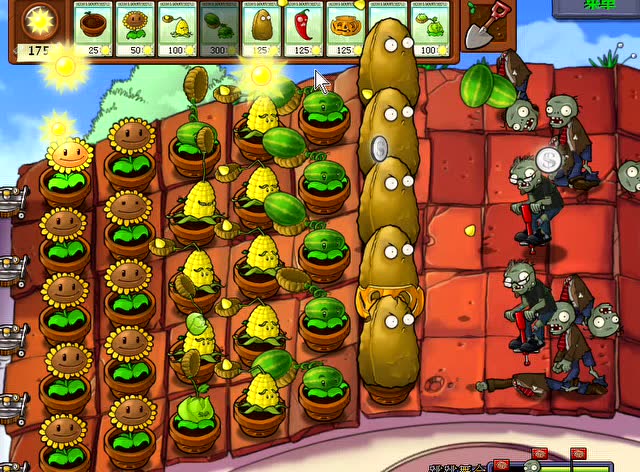
Task: Grab the shovel tool
Action: point(485,24)
